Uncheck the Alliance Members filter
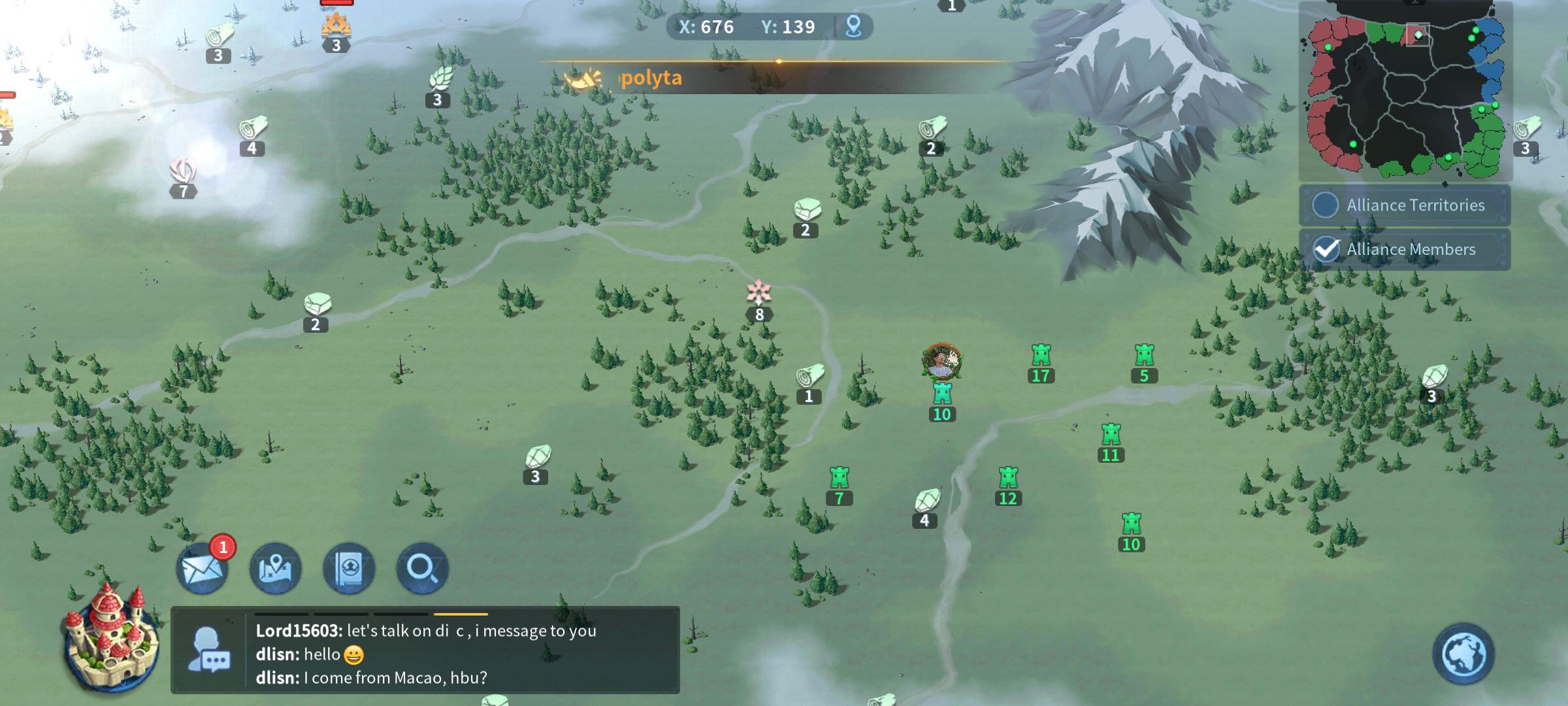 point(1326,249)
